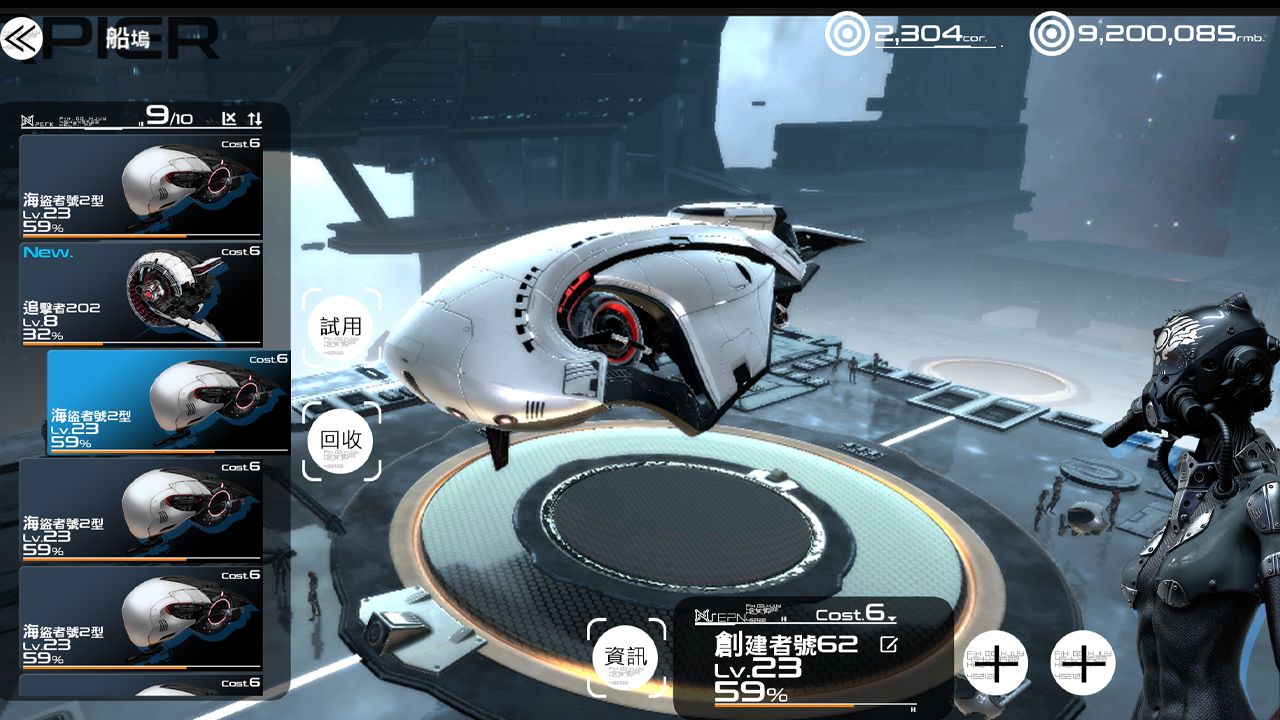Click the up-down sort arrows icon
Screen dimensions: 1280x720
(x=253, y=117)
